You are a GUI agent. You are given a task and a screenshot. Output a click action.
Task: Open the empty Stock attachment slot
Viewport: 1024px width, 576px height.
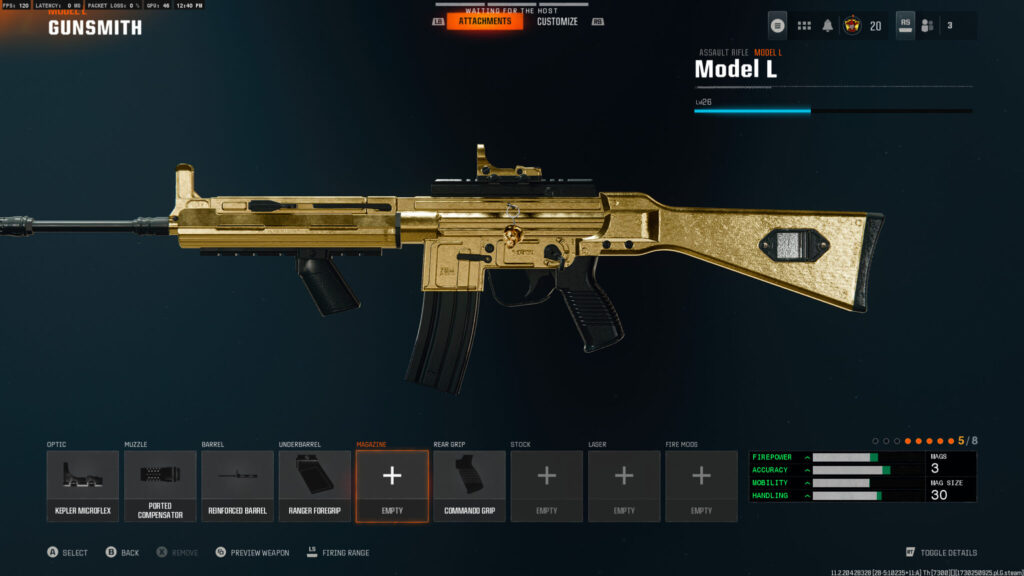coord(546,485)
